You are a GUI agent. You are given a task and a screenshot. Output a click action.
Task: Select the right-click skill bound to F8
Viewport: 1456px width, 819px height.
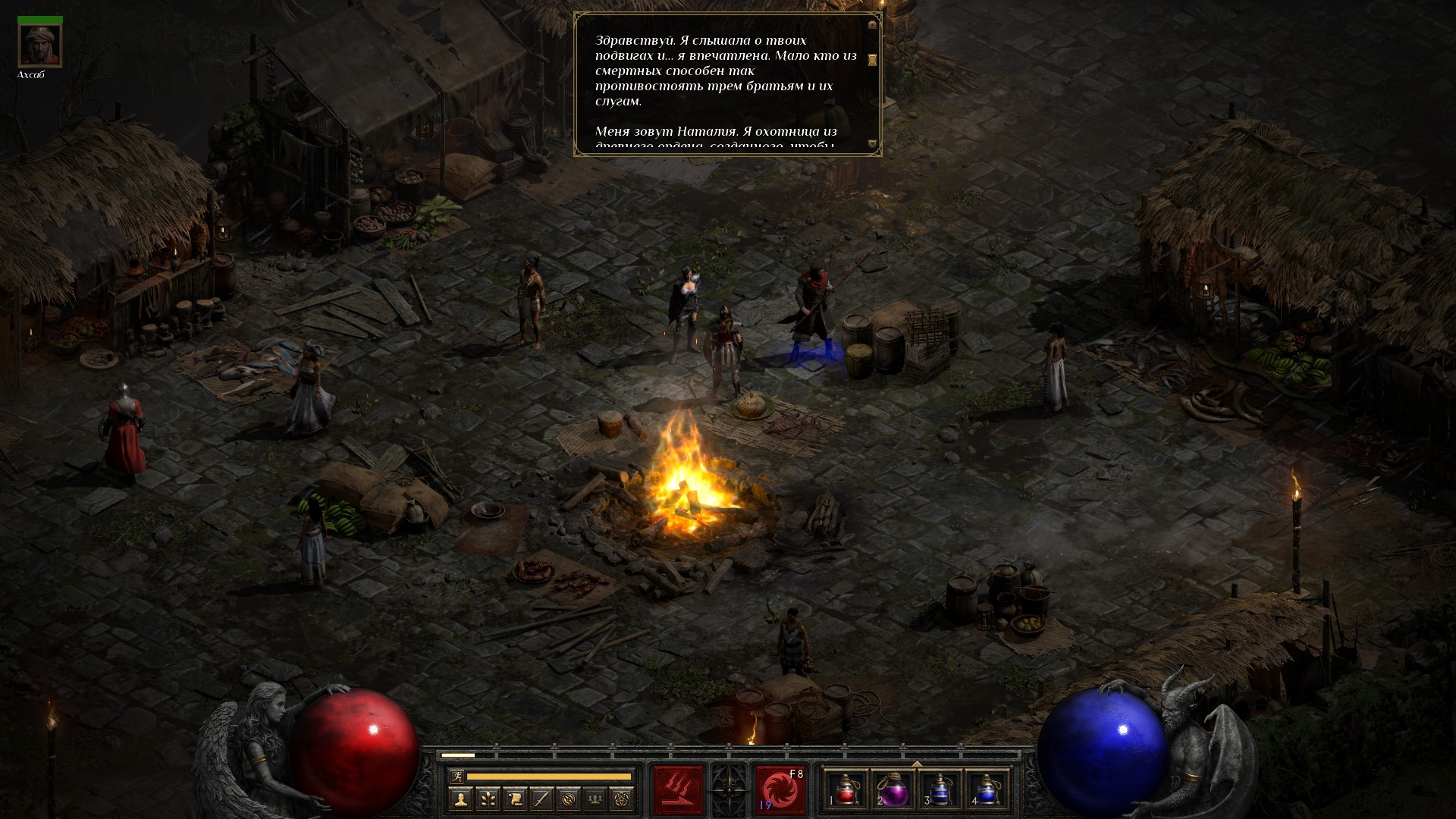[x=780, y=790]
